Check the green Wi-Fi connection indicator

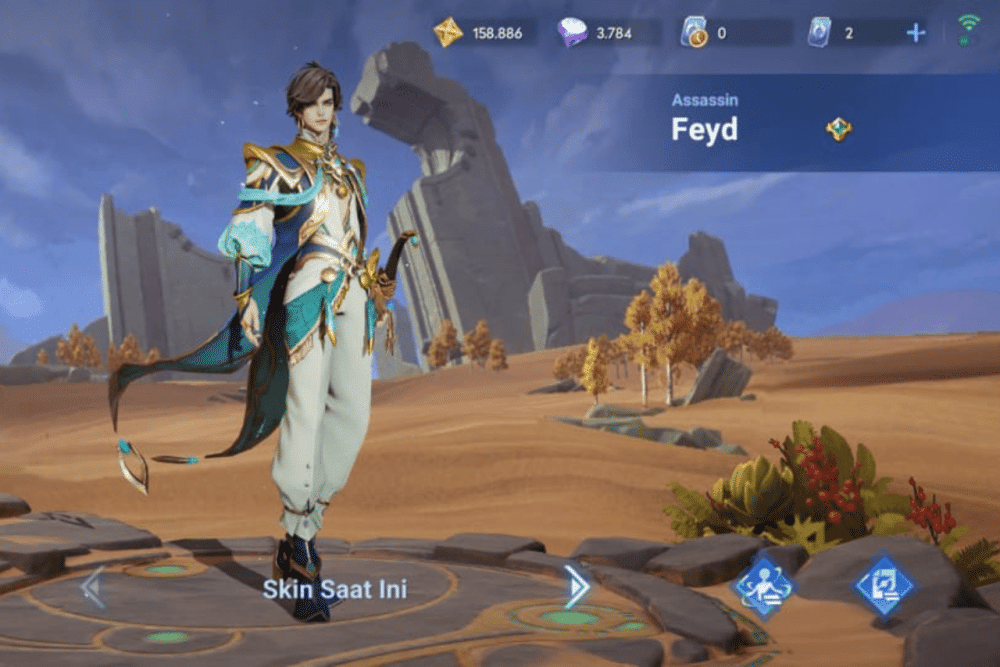tap(968, 29)
